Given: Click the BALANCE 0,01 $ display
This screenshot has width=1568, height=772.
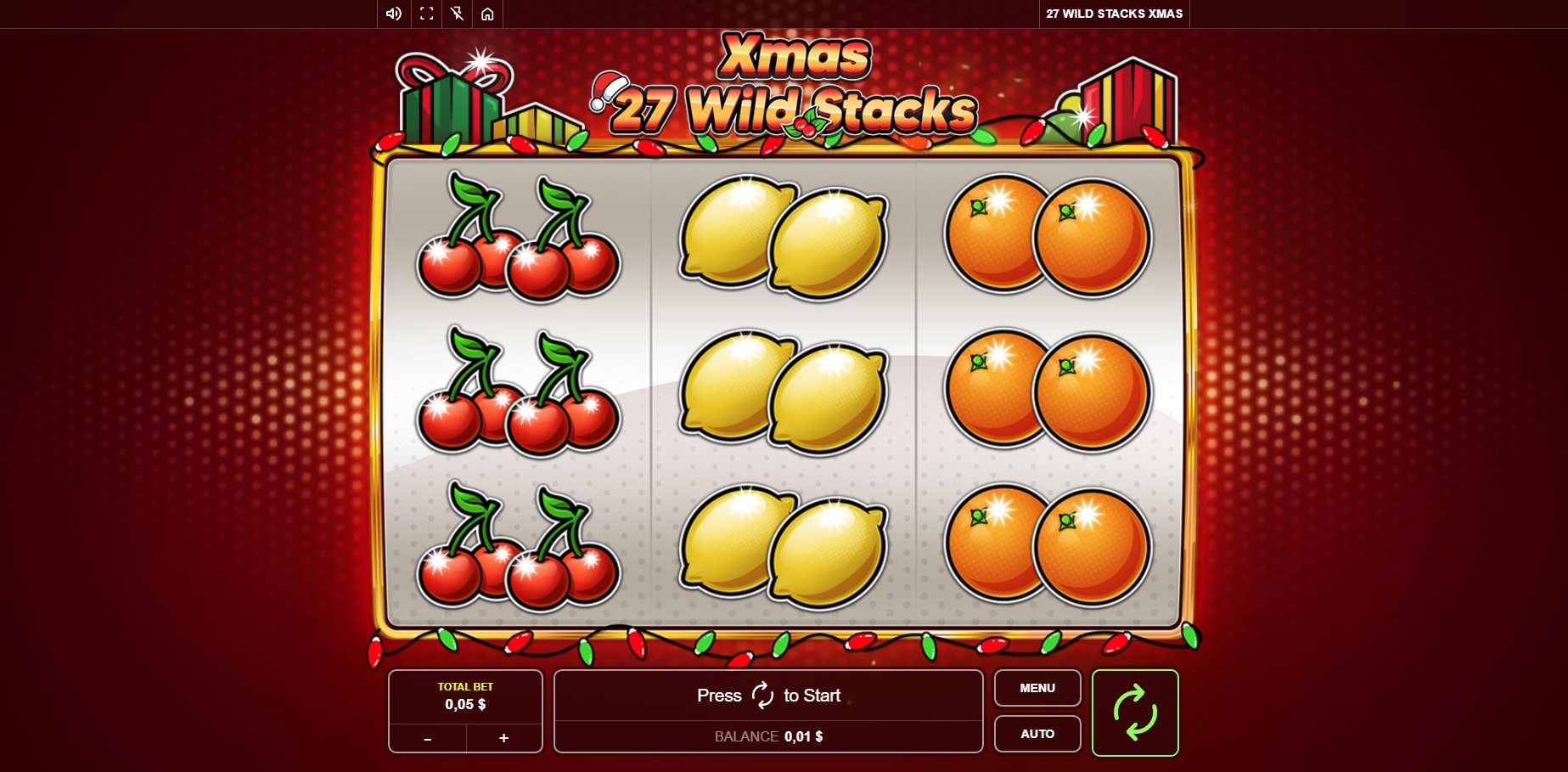Looking at the screenshot, I should point(768,736).
